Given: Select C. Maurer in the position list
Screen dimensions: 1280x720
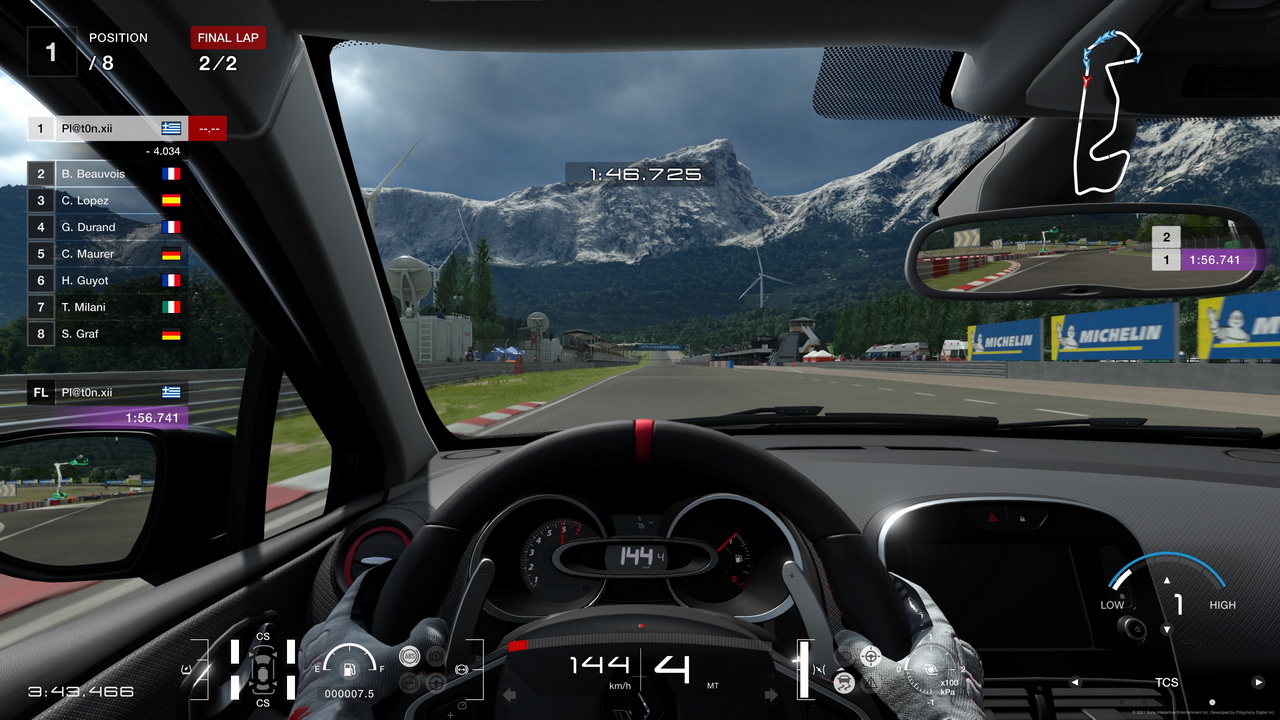Looking at the screenshot, I should pyautogui.click(x=105, y=254).
